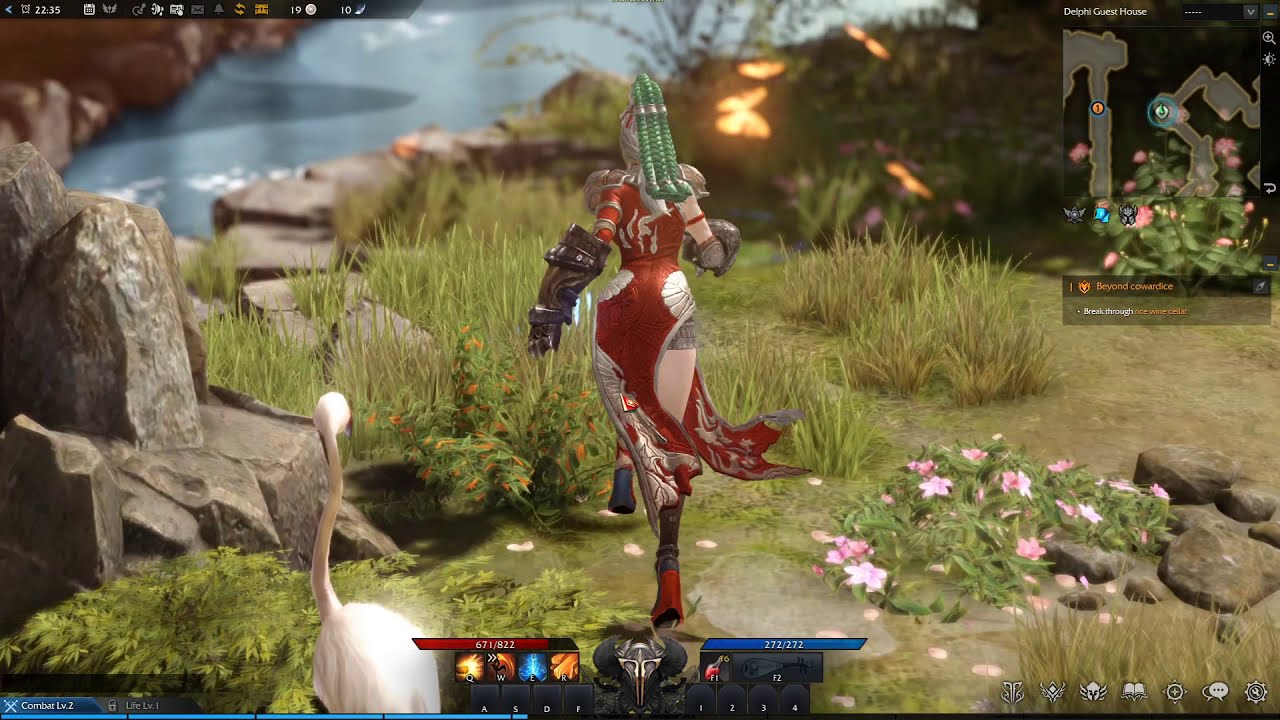This screenshot has width=1280, height=720.
Task: Select the Beyond cowardice quest entry
Action: point(1135,286)
